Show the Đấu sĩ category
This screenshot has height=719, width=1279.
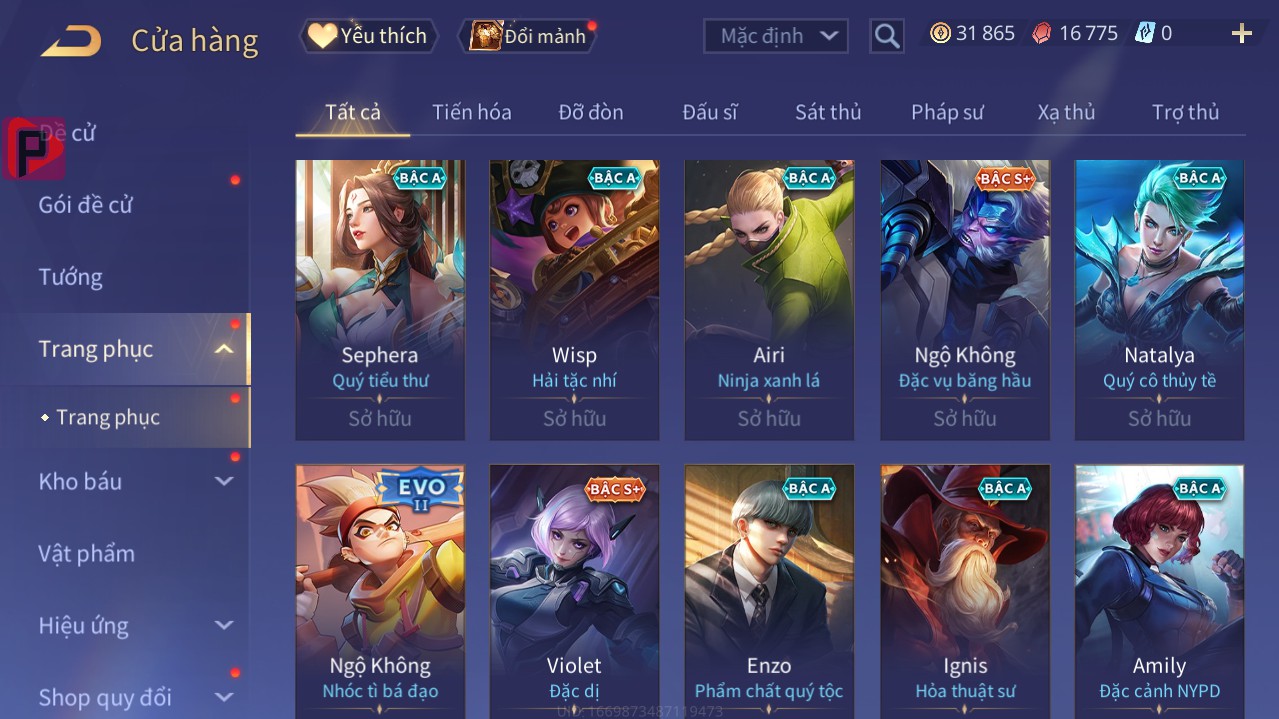[710, 112]
